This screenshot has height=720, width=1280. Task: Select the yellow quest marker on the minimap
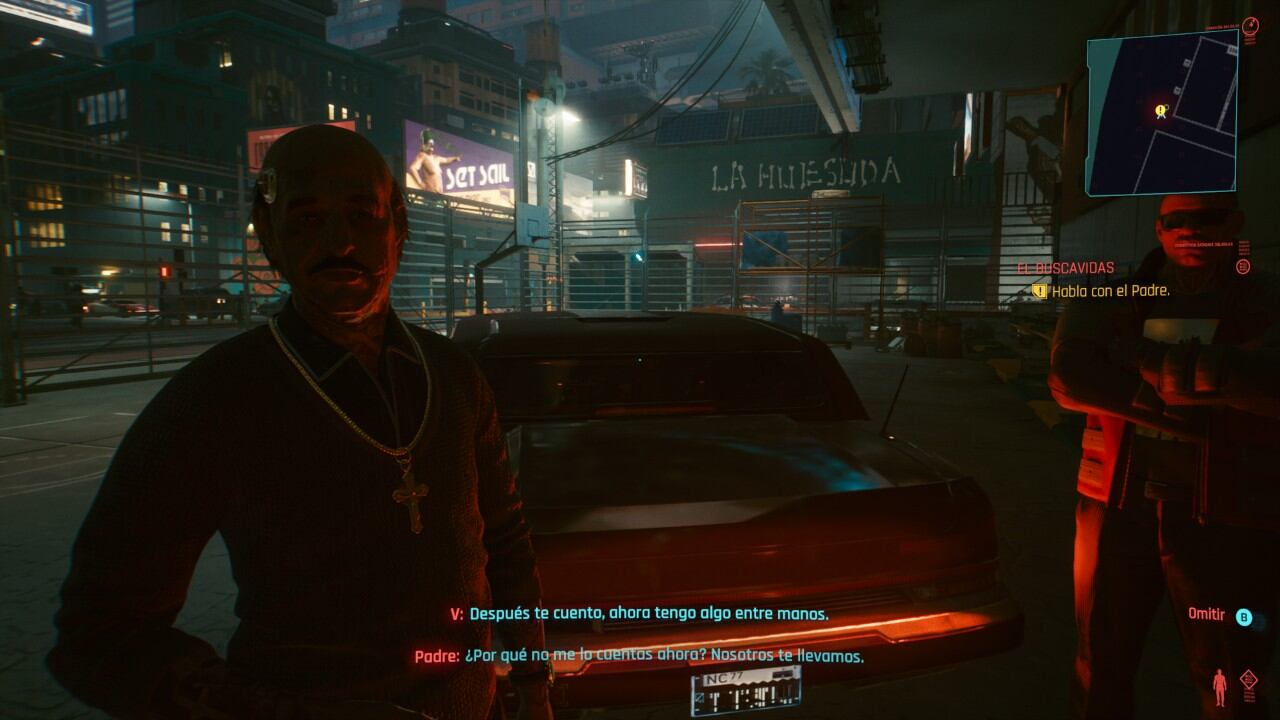tap(1160, 110)
